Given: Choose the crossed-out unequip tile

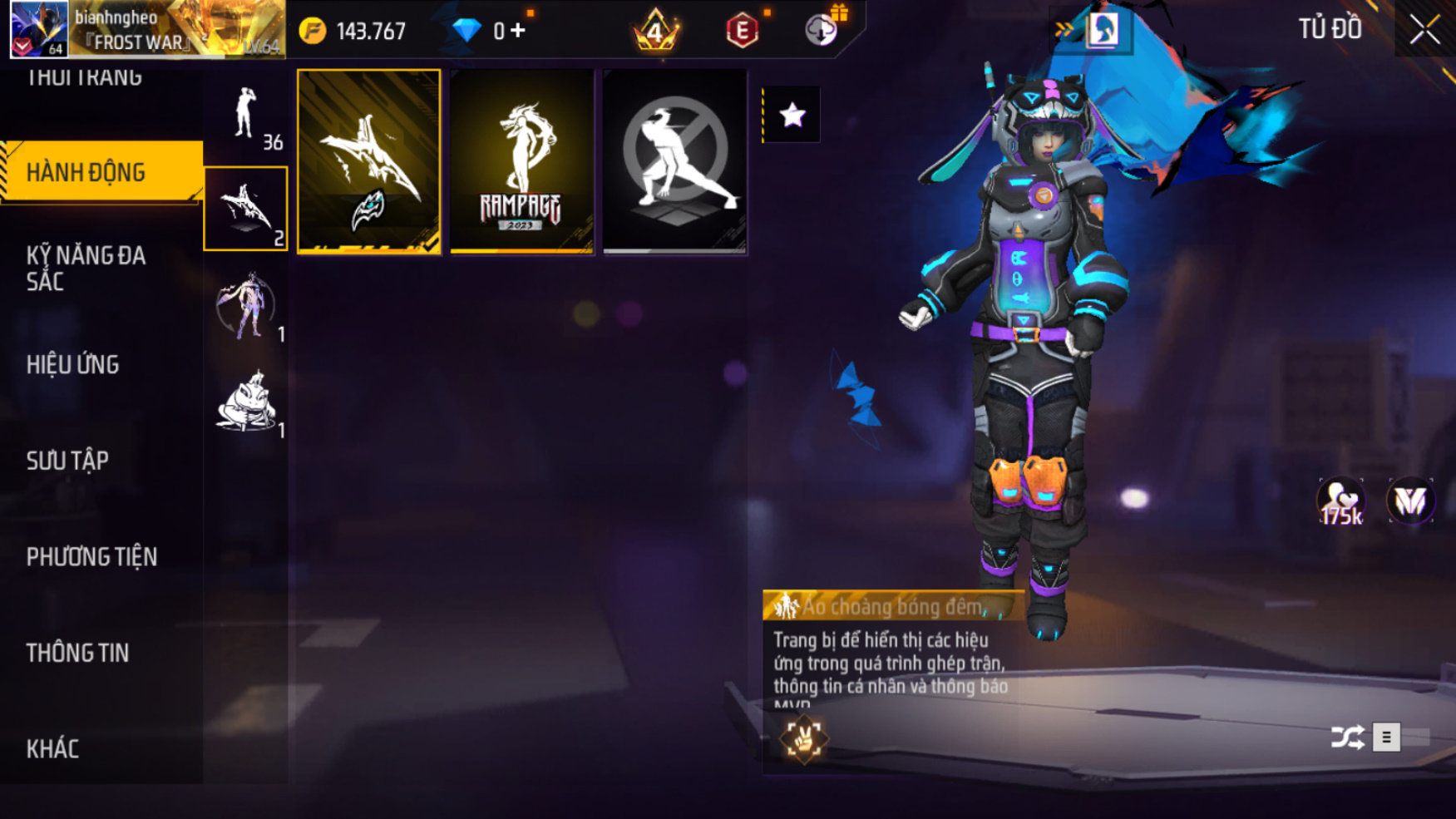Looking at the screenshot, I should coord(674,162).
